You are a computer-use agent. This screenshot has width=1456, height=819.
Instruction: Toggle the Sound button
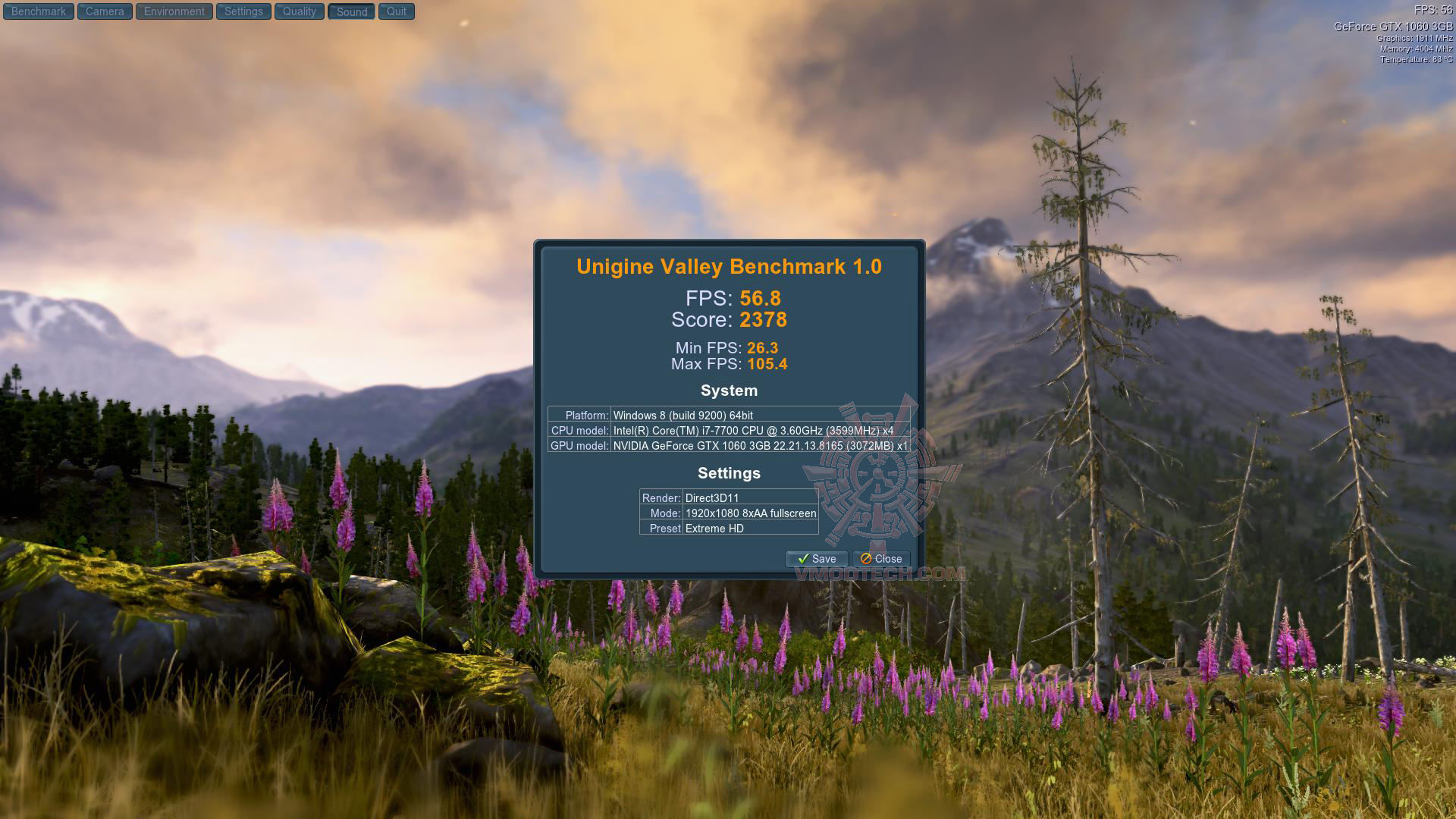351,11
